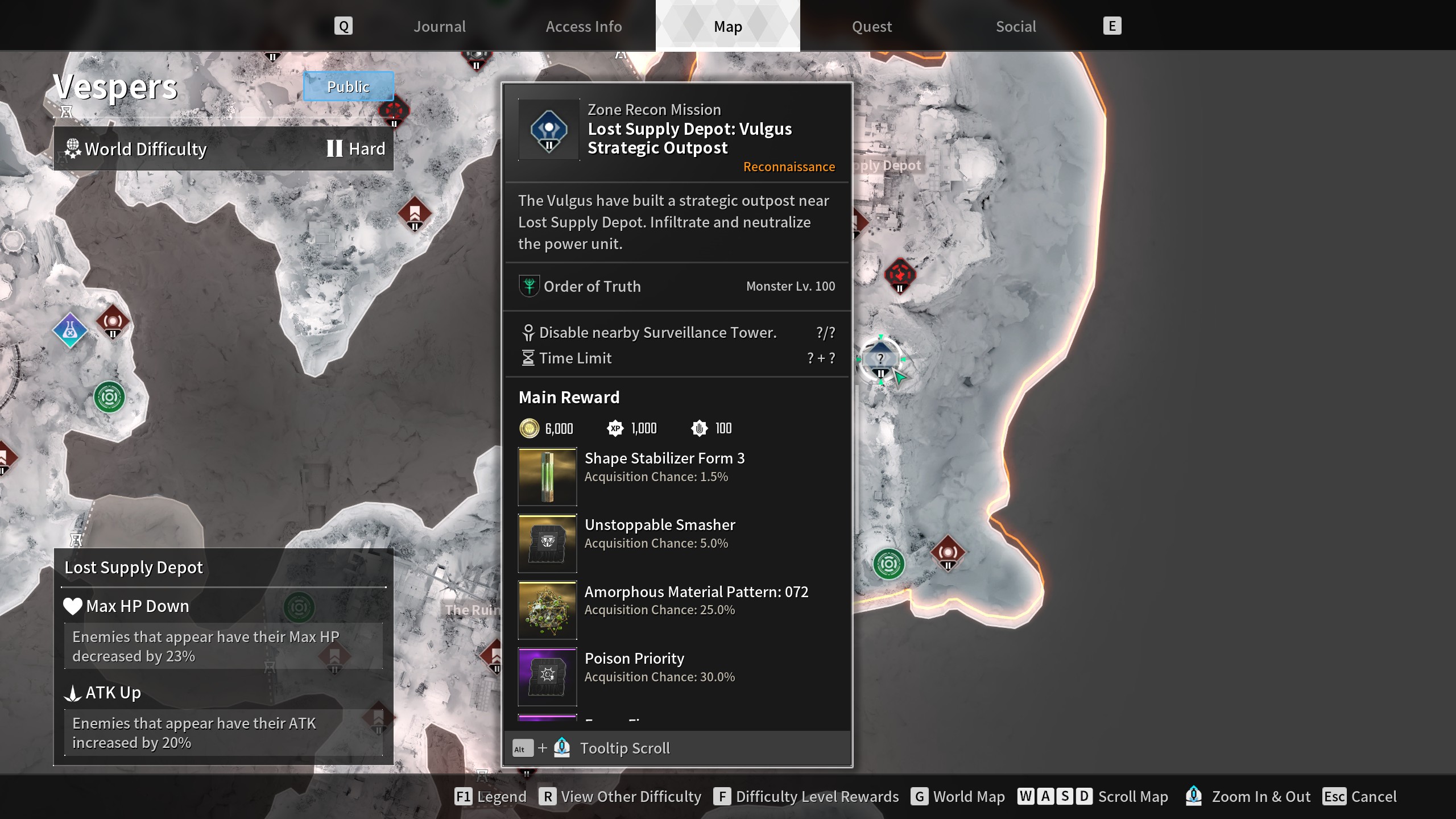
Task: Toggle the Public matchmaking setting
Action: (x=348, y=86)
